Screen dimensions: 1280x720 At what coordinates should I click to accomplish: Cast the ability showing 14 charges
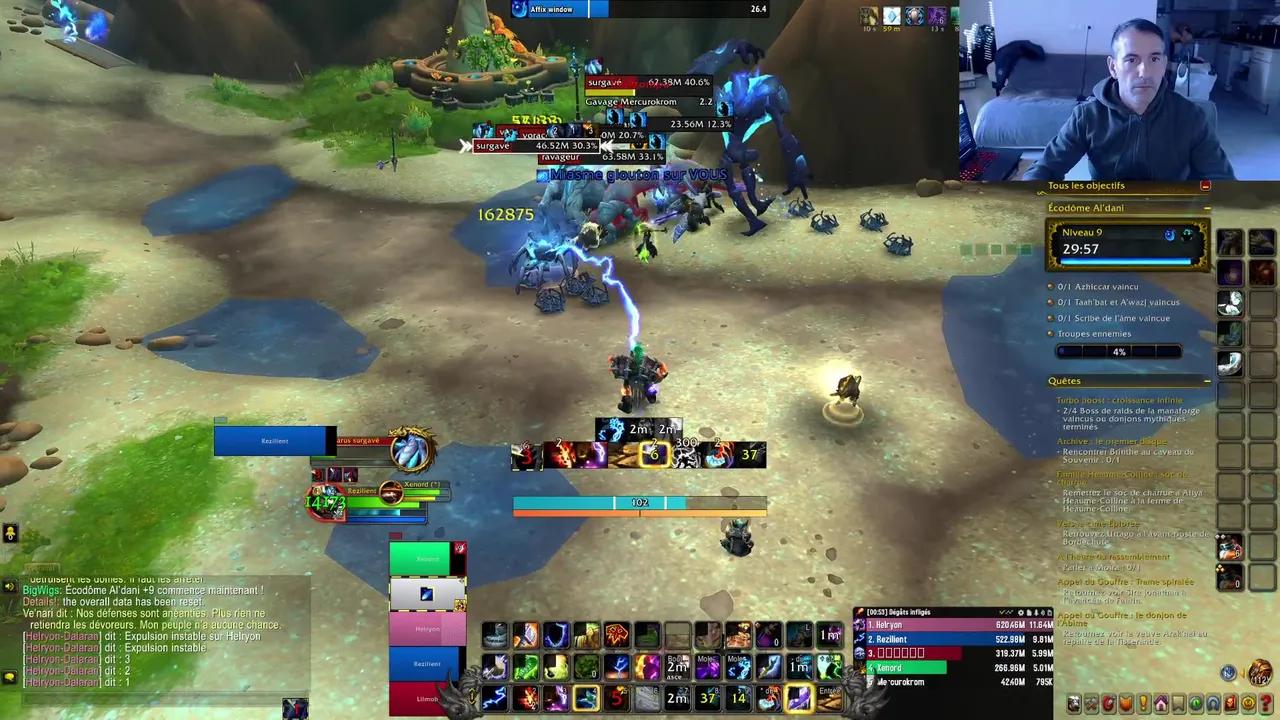pyautogui.click(x=739, y=698)
